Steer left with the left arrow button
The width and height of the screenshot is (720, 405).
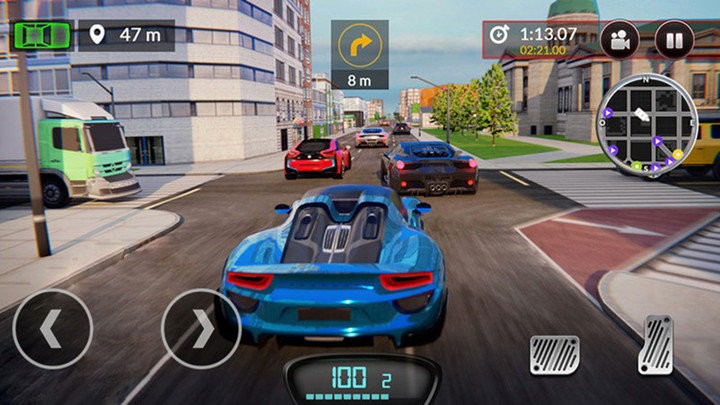(x=52, y=329)
